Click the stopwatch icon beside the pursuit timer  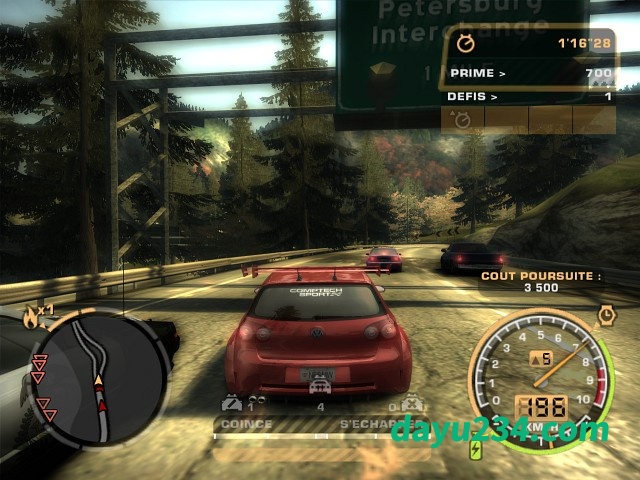click(x=465, y=43)
